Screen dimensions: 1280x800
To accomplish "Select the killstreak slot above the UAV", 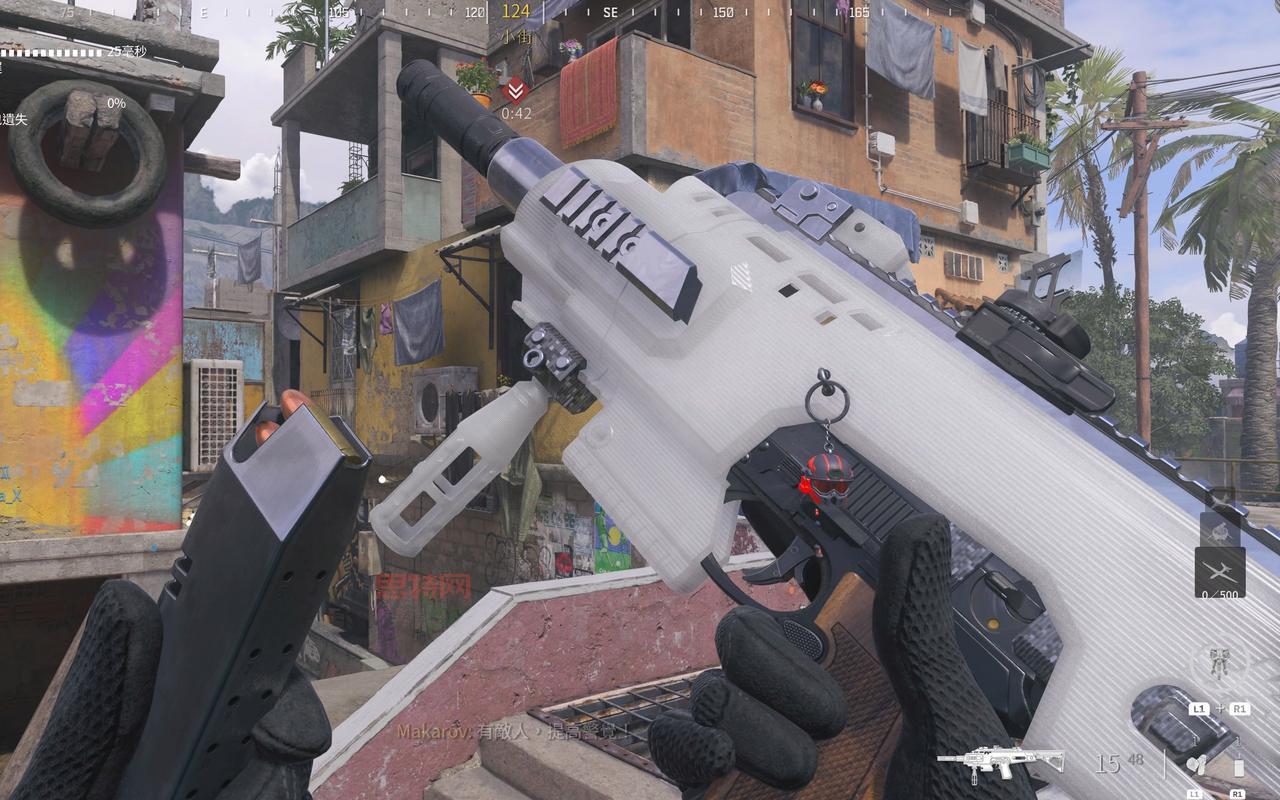I will [x=1220, y=531].
